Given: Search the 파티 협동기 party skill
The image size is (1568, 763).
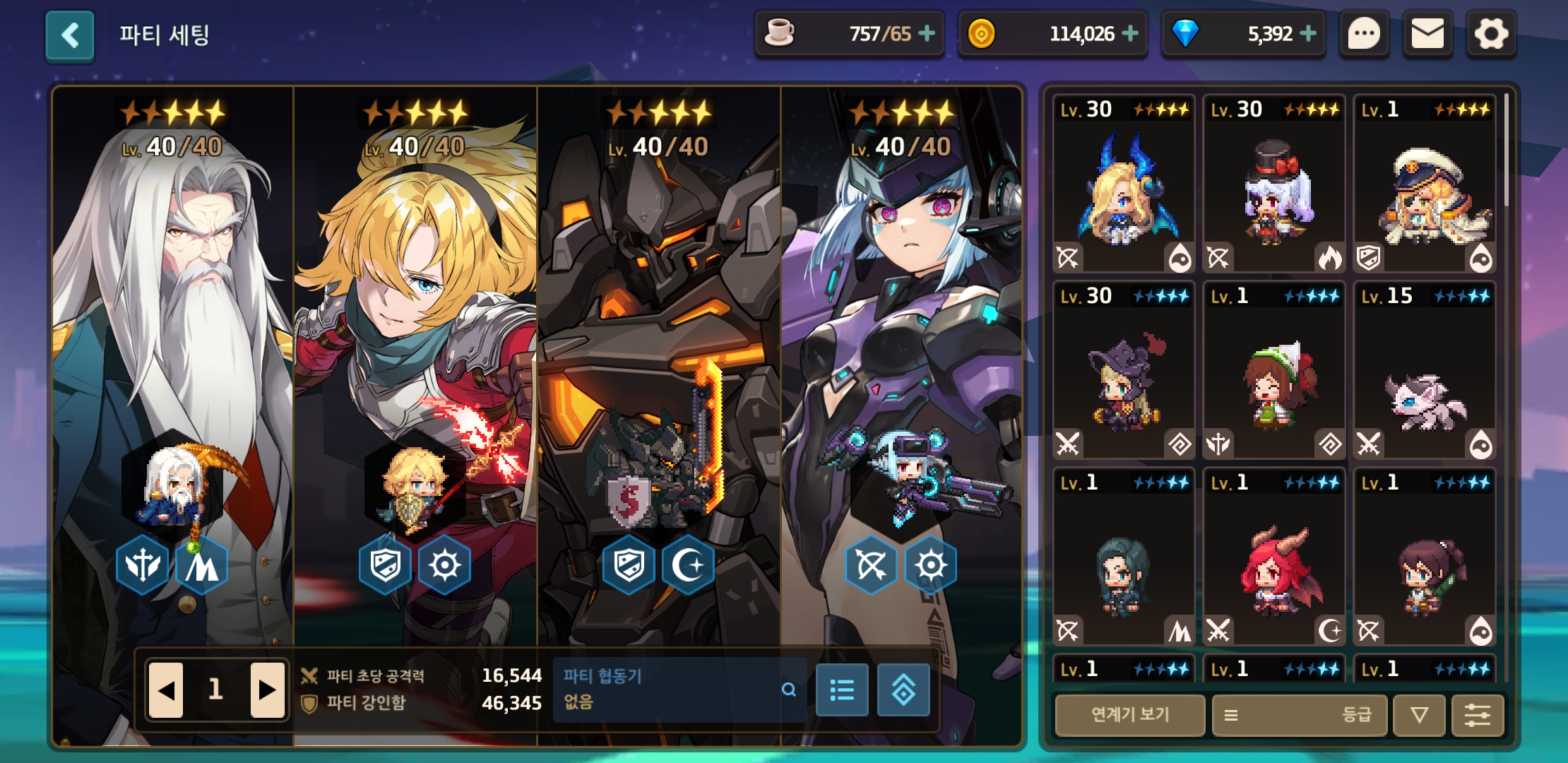Looking at the screenshot, I should point(788,690).
